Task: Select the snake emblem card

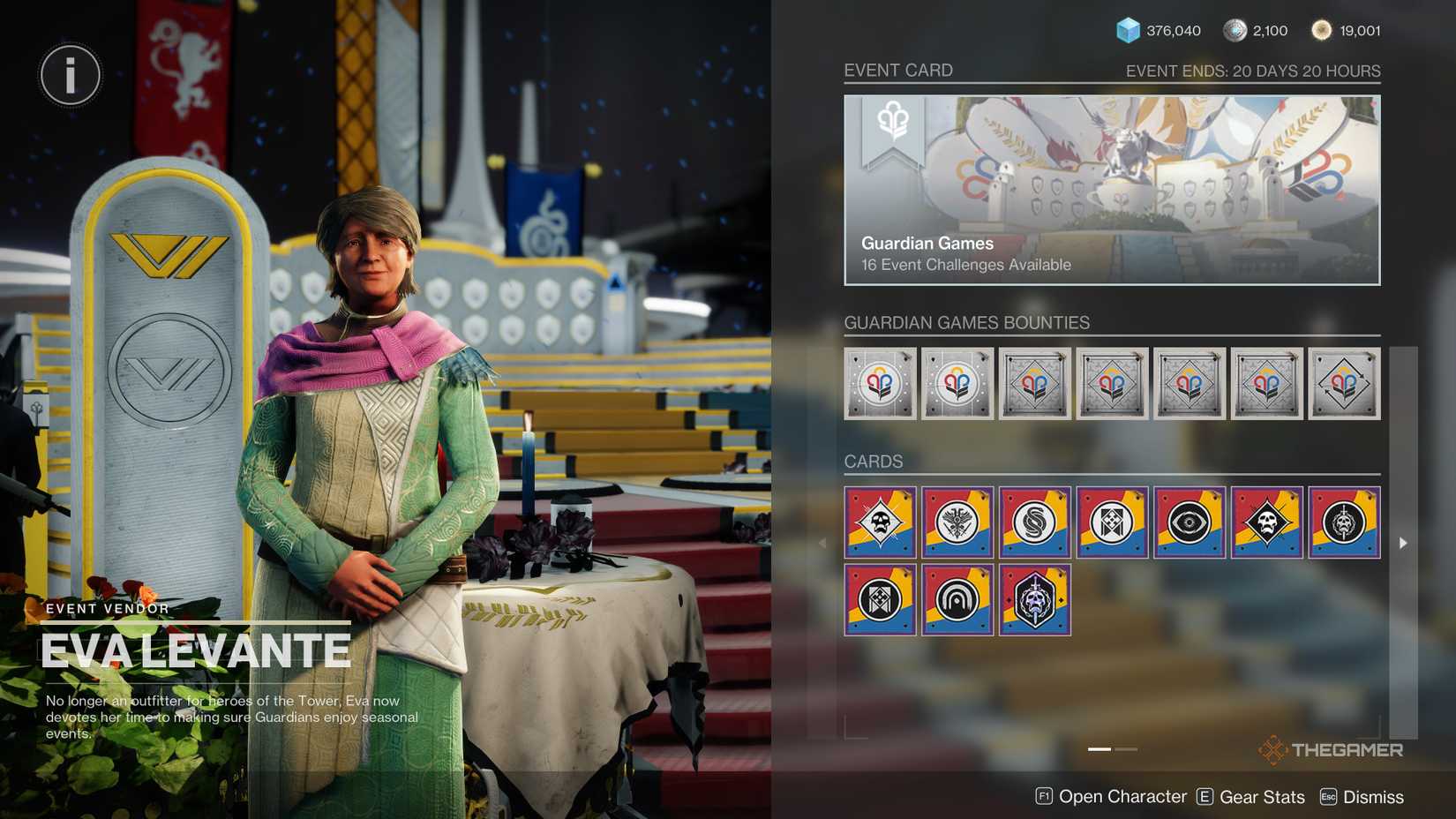Action: (1034, 522)
